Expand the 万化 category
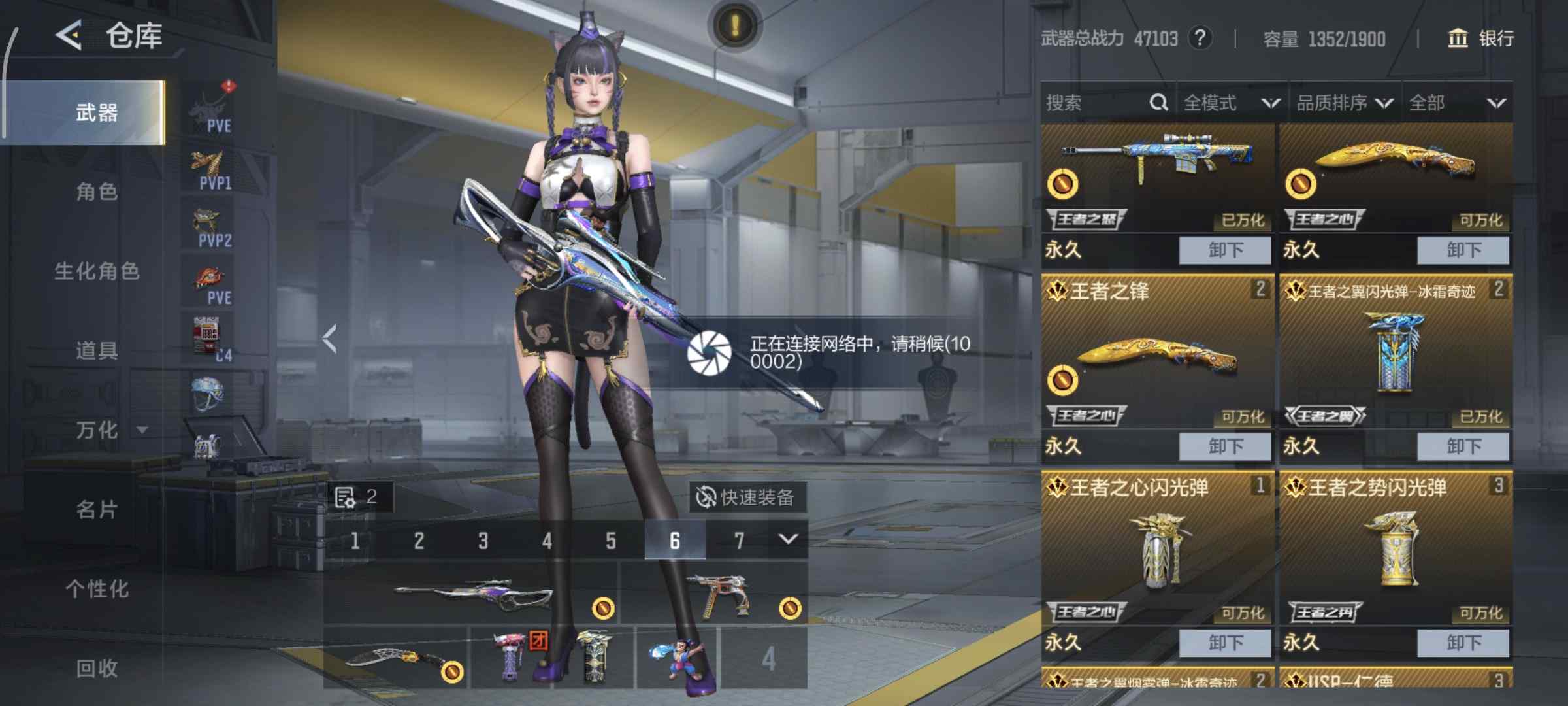Viewport: 1568px width, 706px height. (108, 430)
